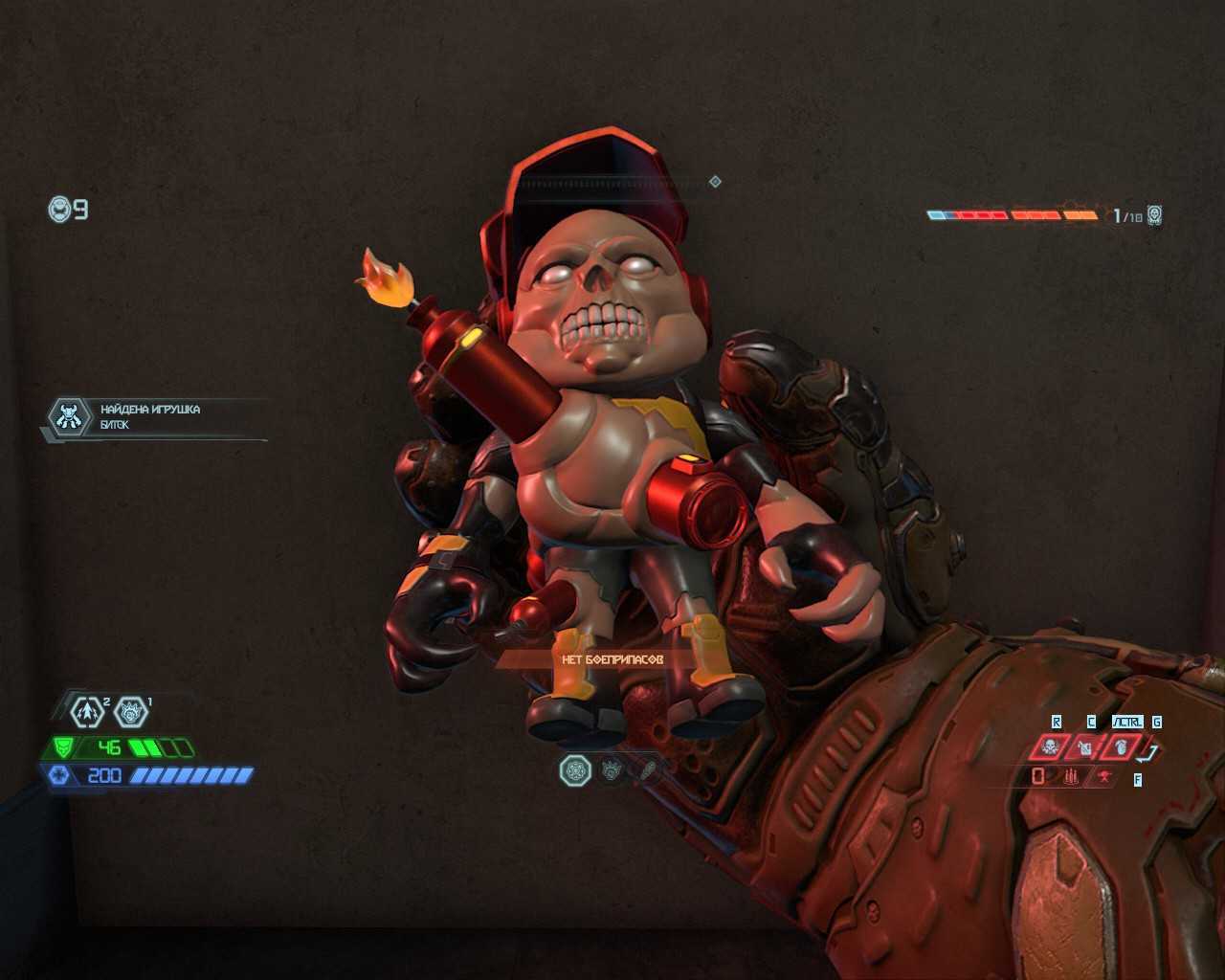The height and width of the screenshot is (980, 1225).
Task: Click the extra lives helmet icon
Action: point(59,209)
